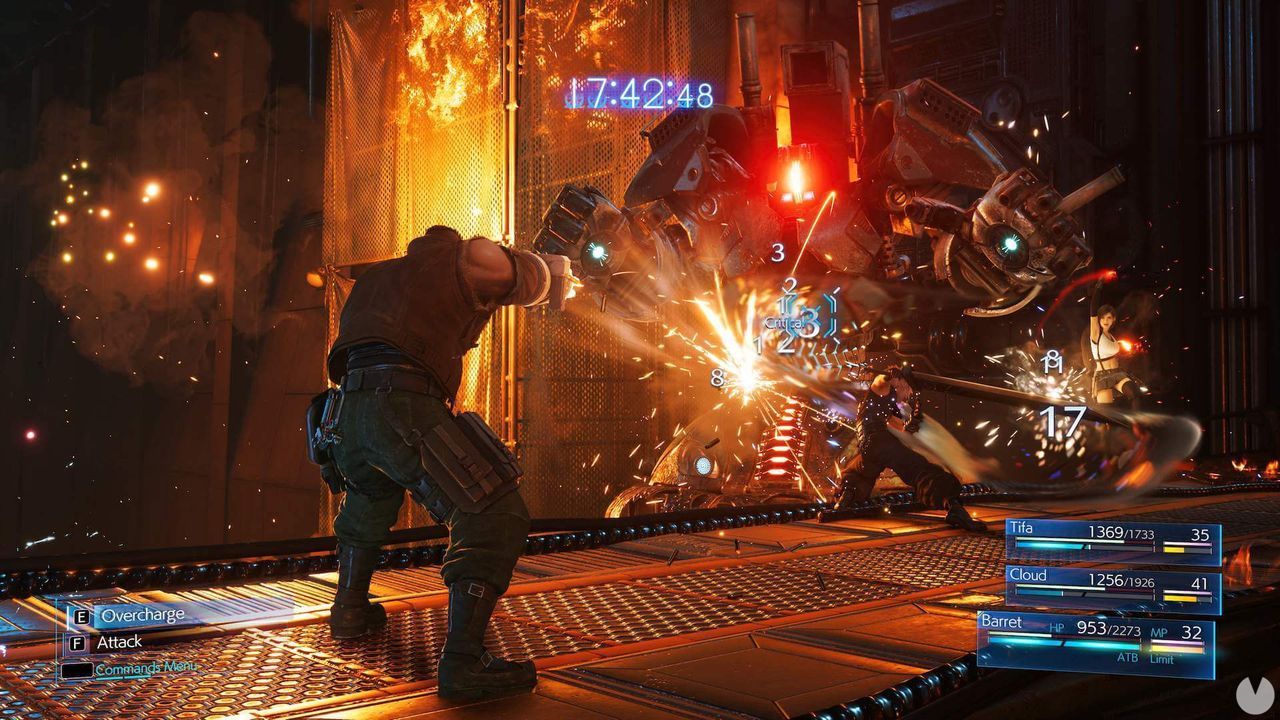1280x720 pixels.
Task: Click the HP label in Barret's status panel
Action: click(x=1057, y=627)
